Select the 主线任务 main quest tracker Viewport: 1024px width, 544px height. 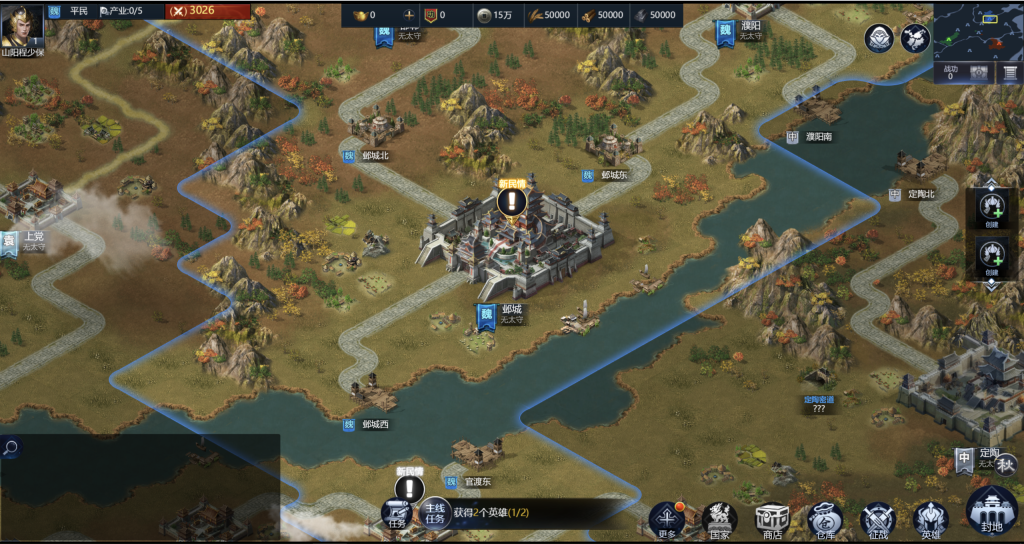[x=434, y=512]
